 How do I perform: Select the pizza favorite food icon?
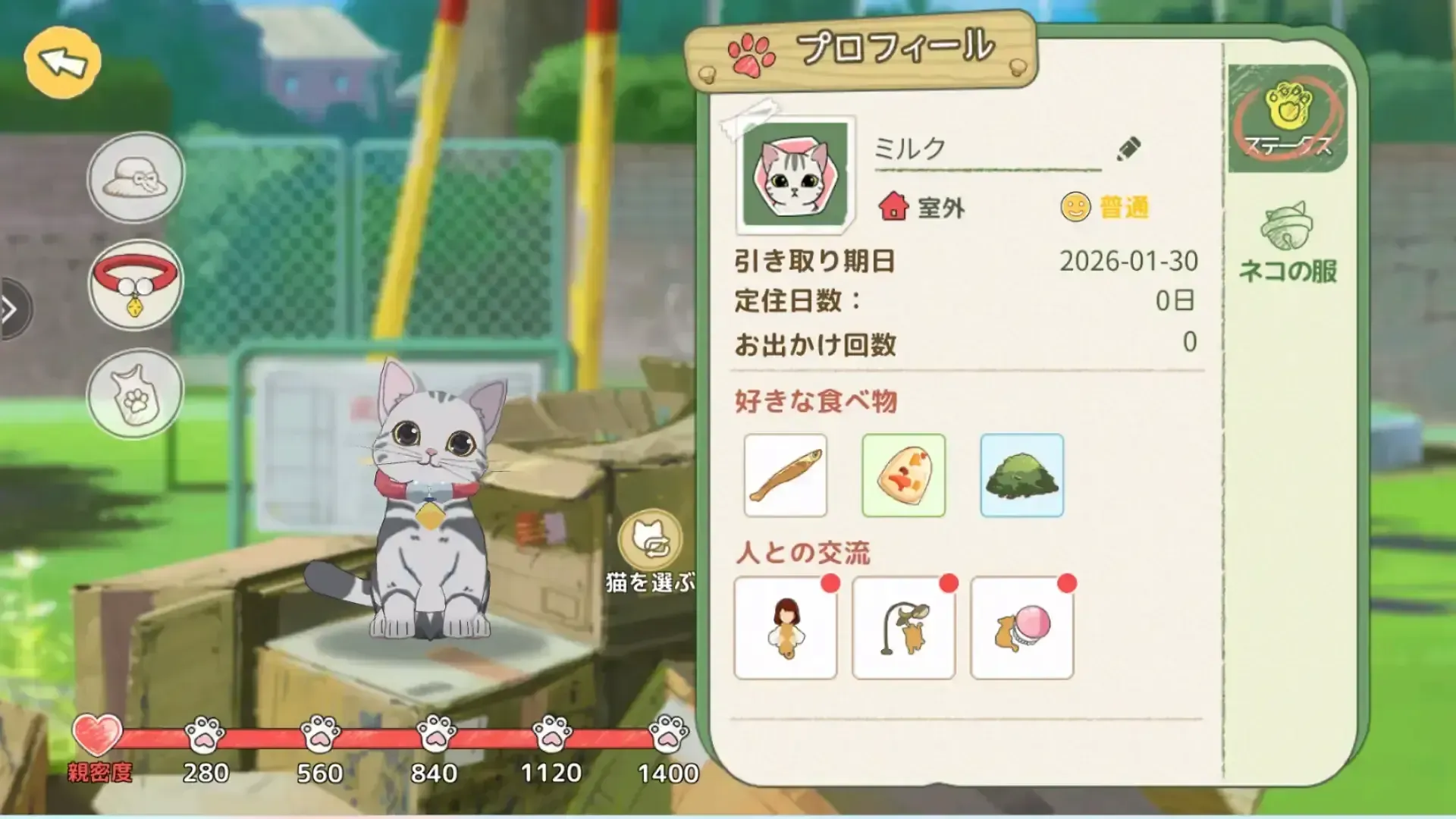(x=904, y=475)
